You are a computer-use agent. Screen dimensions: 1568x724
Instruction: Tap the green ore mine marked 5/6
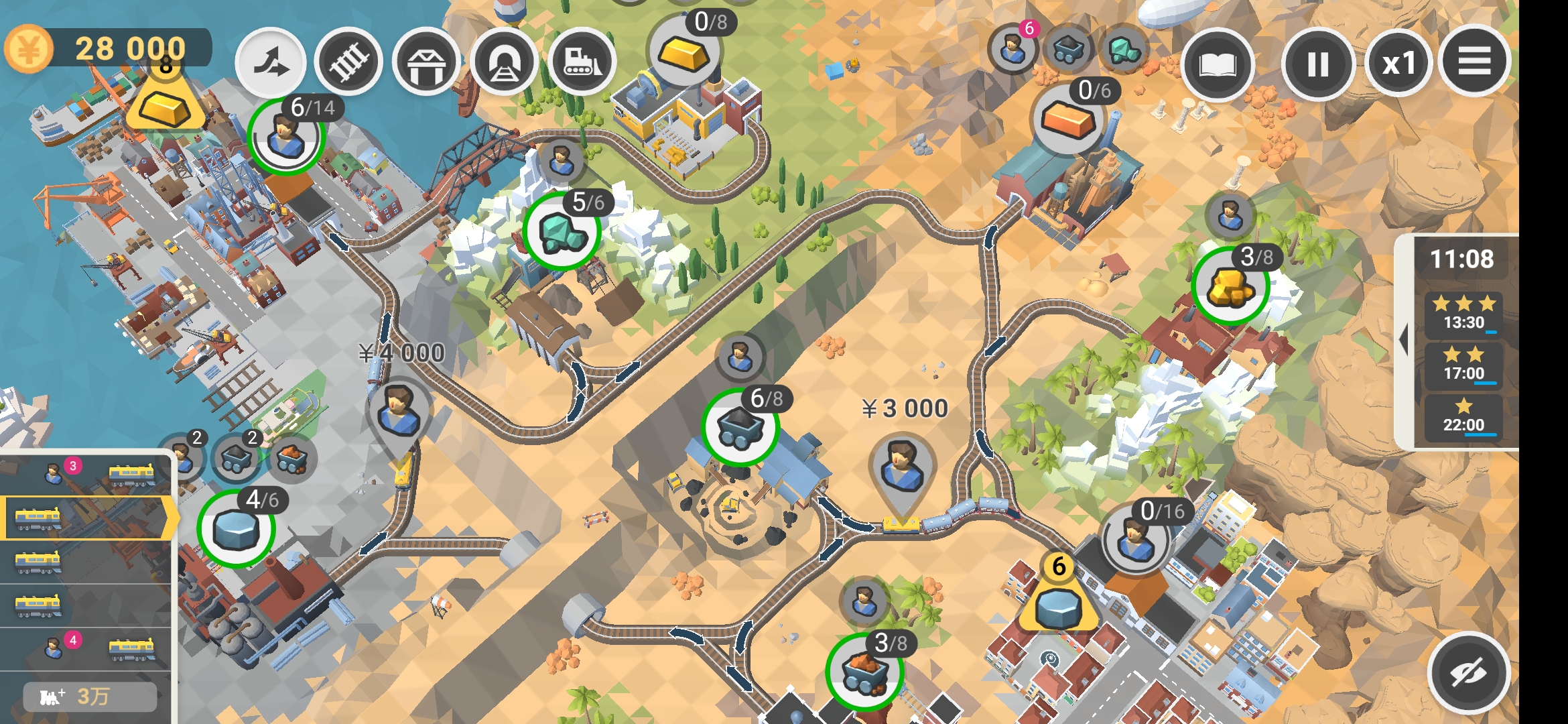pyautogui.click(x=562, y=231)
